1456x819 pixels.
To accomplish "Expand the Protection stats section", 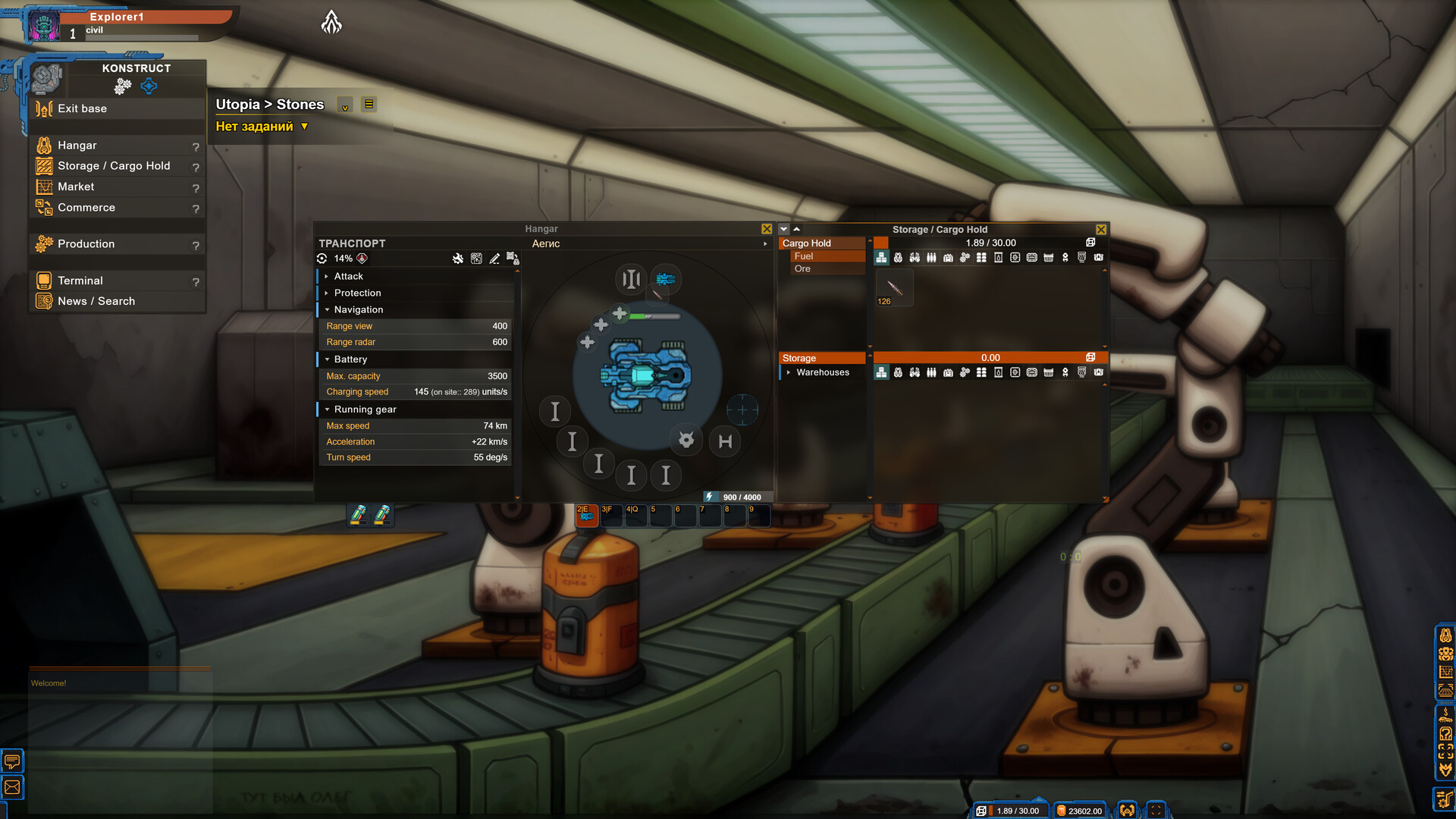I will click(x=357, y=293).
